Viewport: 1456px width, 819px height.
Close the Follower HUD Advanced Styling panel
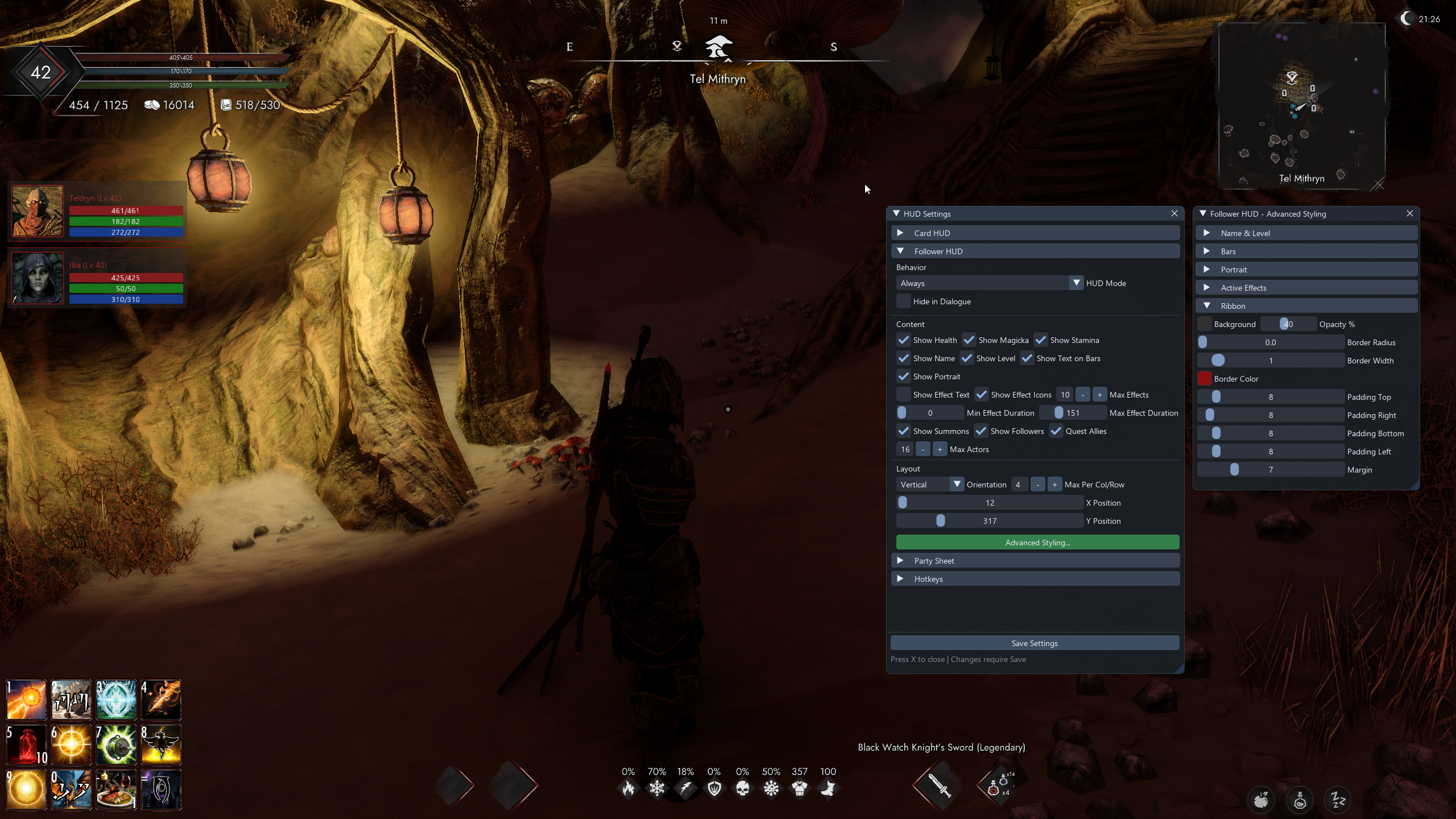1410,213
